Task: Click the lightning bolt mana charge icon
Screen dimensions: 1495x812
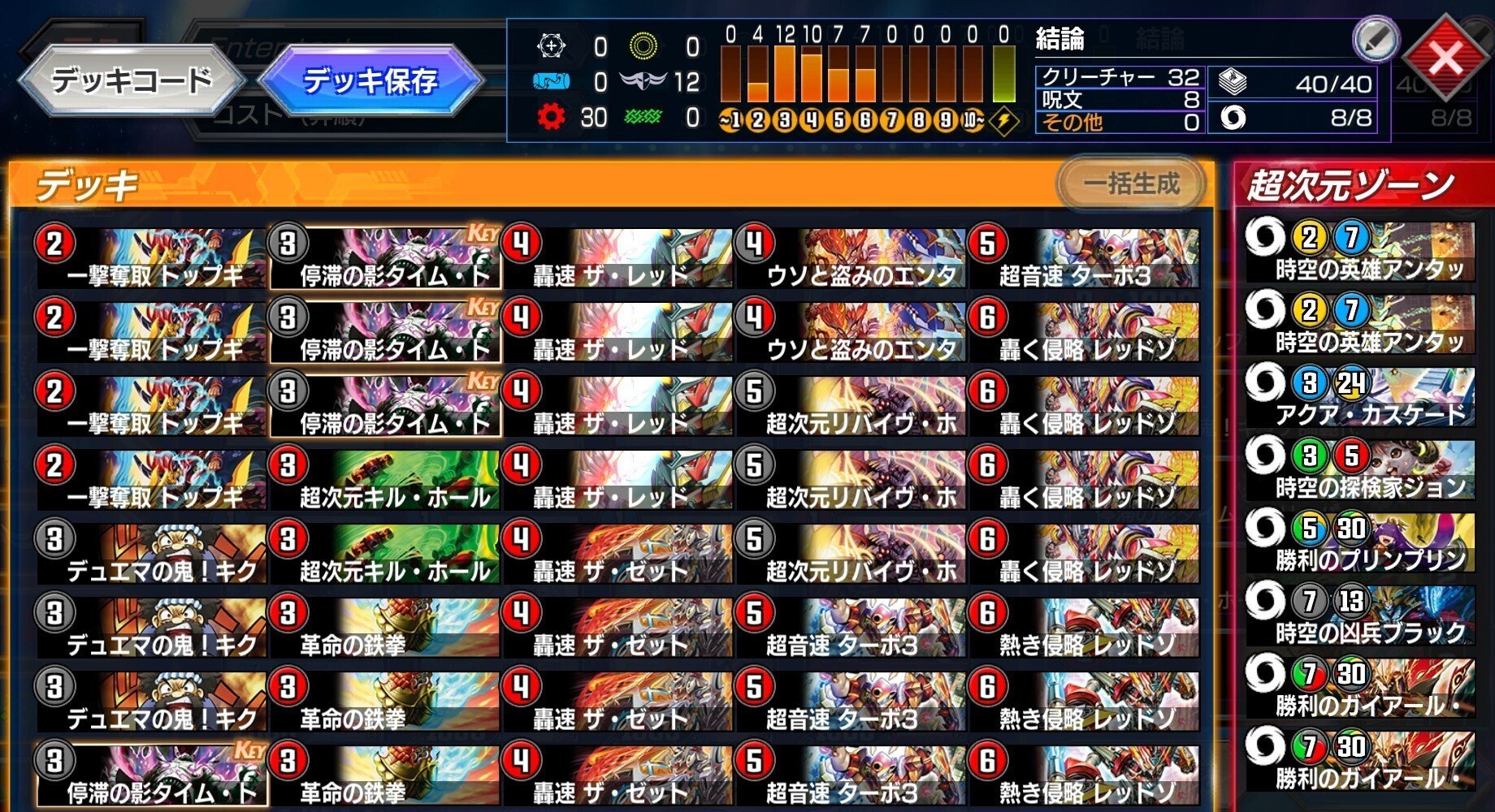Action: tap(1005, 120)
